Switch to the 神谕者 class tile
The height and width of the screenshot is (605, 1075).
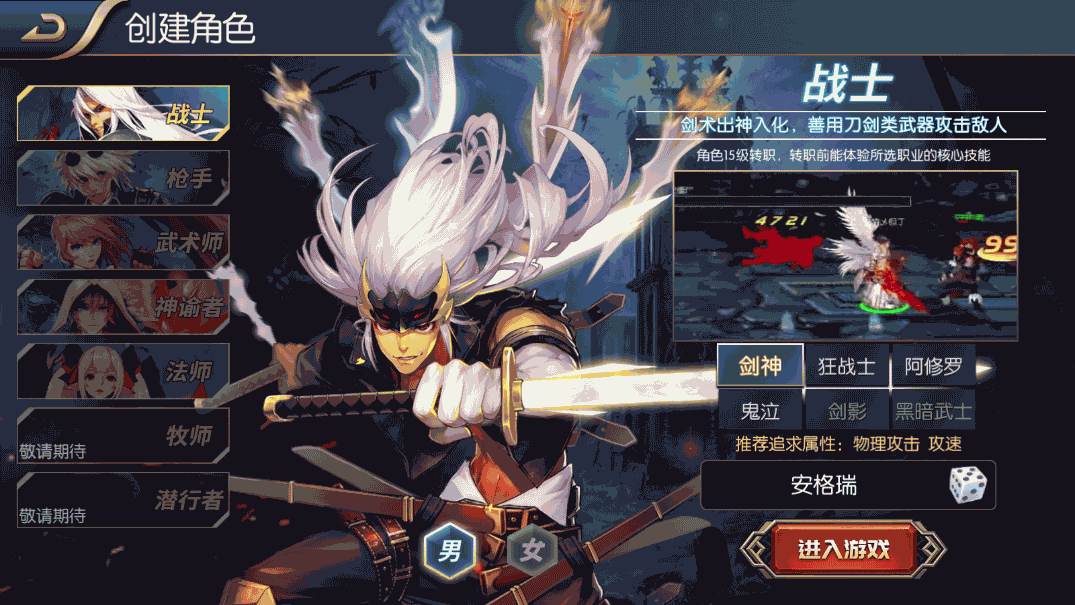(123, 306)
